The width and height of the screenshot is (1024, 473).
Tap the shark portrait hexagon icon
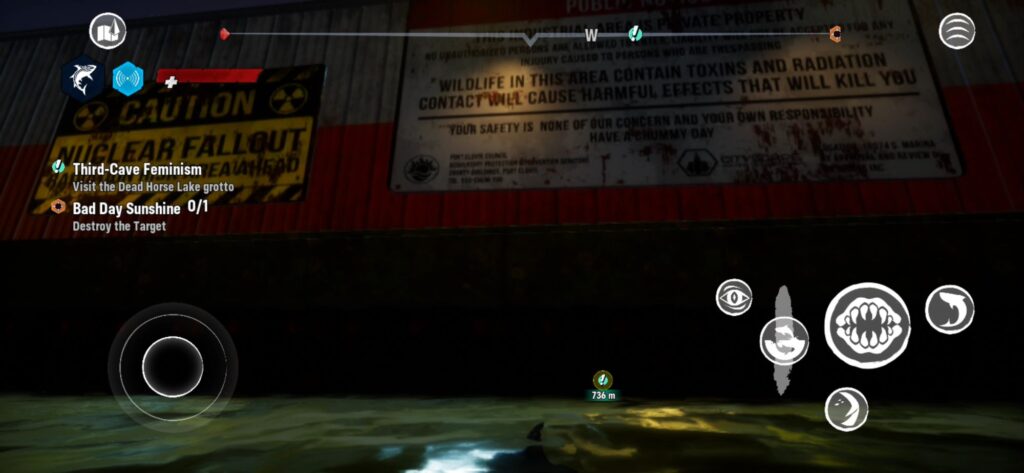pos(82,78)
